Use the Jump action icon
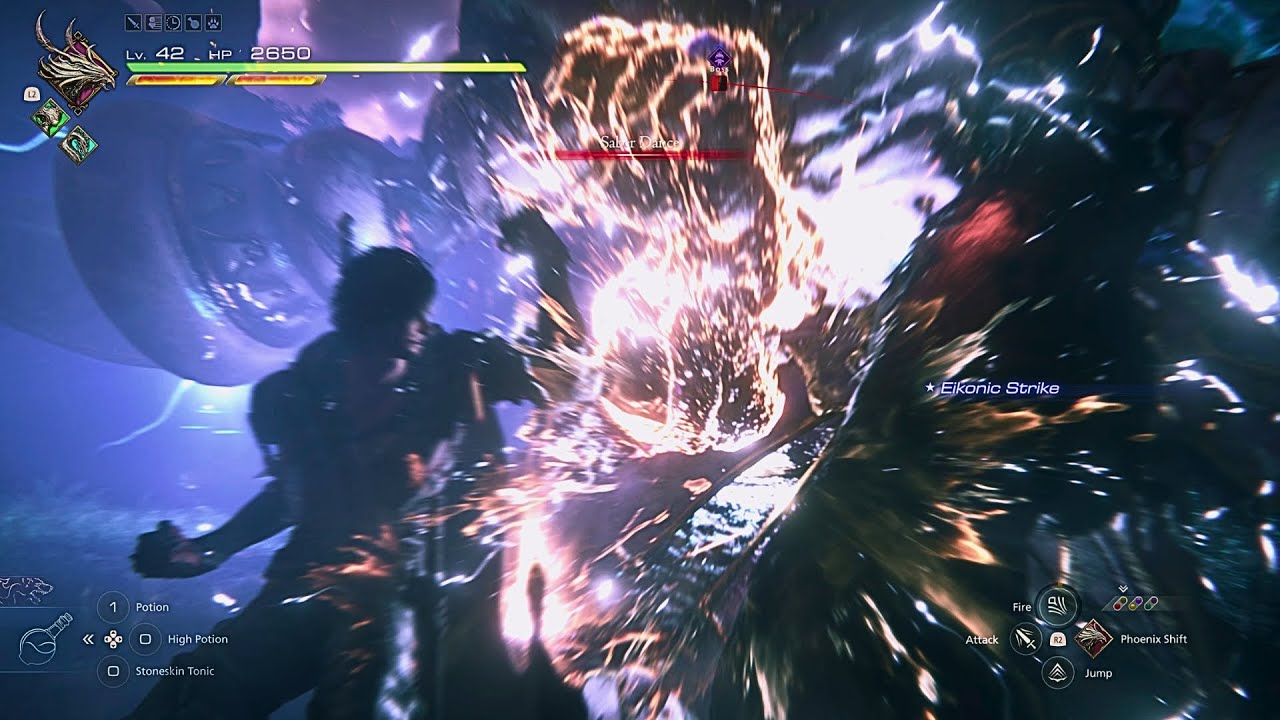The width and height of the screenshot is (1280, 720). point(1056,673)
